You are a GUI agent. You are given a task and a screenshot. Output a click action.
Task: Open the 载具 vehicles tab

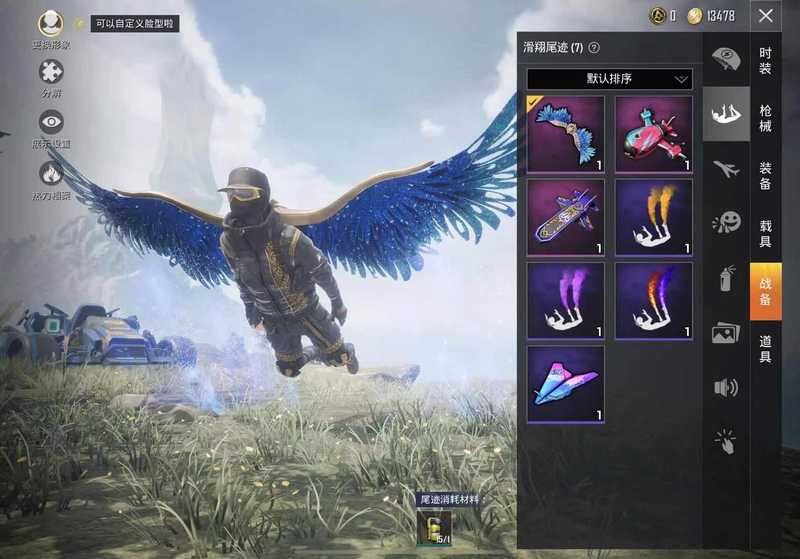[765, 234]
